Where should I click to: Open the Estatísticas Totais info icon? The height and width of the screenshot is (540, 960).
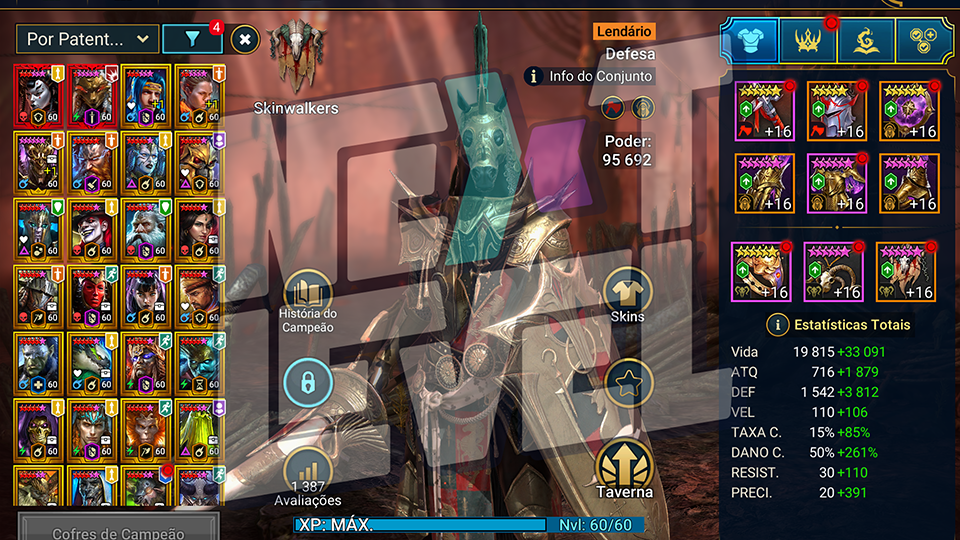(777, 324)
